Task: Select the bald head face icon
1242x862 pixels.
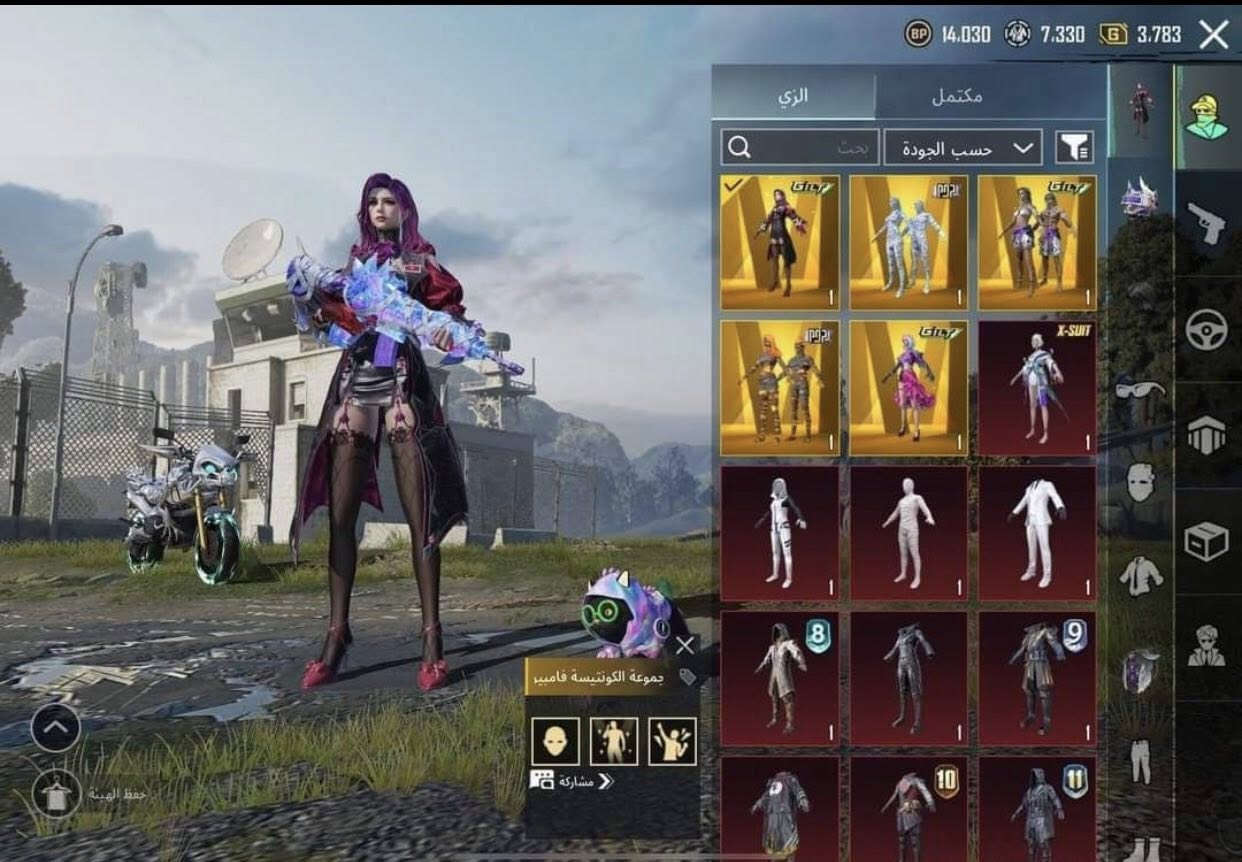Action: [555, 741]
